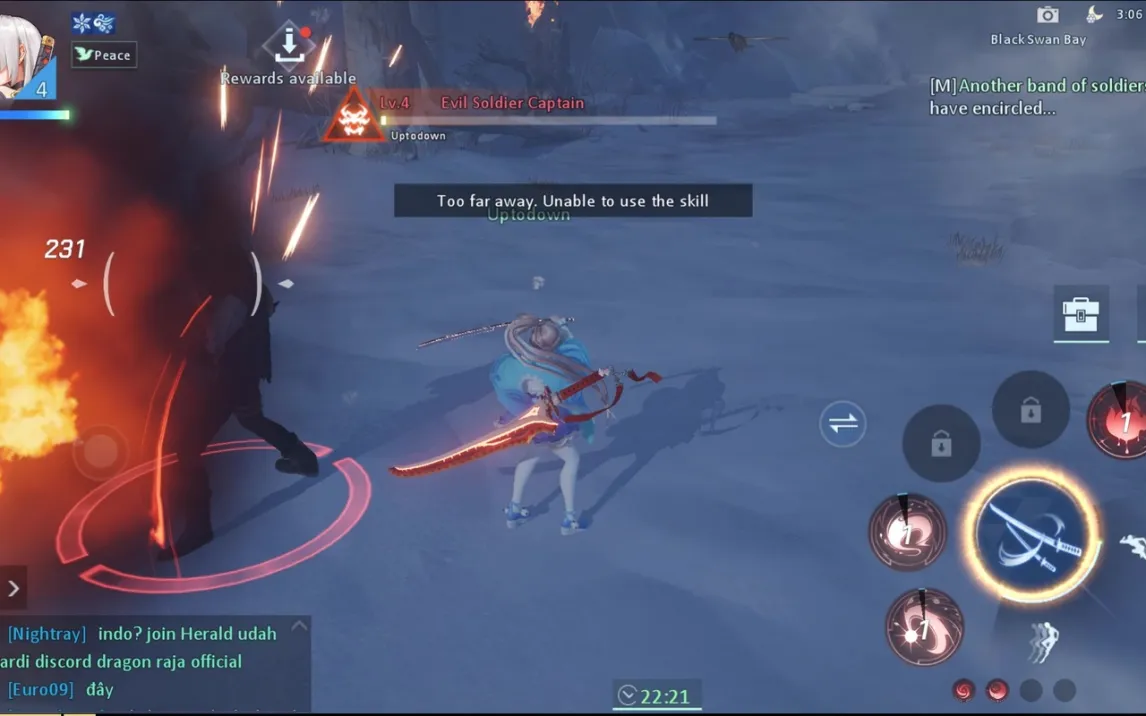Tap the main sword attack button
Viewport: 1146px width, 716px height.
1032,534
